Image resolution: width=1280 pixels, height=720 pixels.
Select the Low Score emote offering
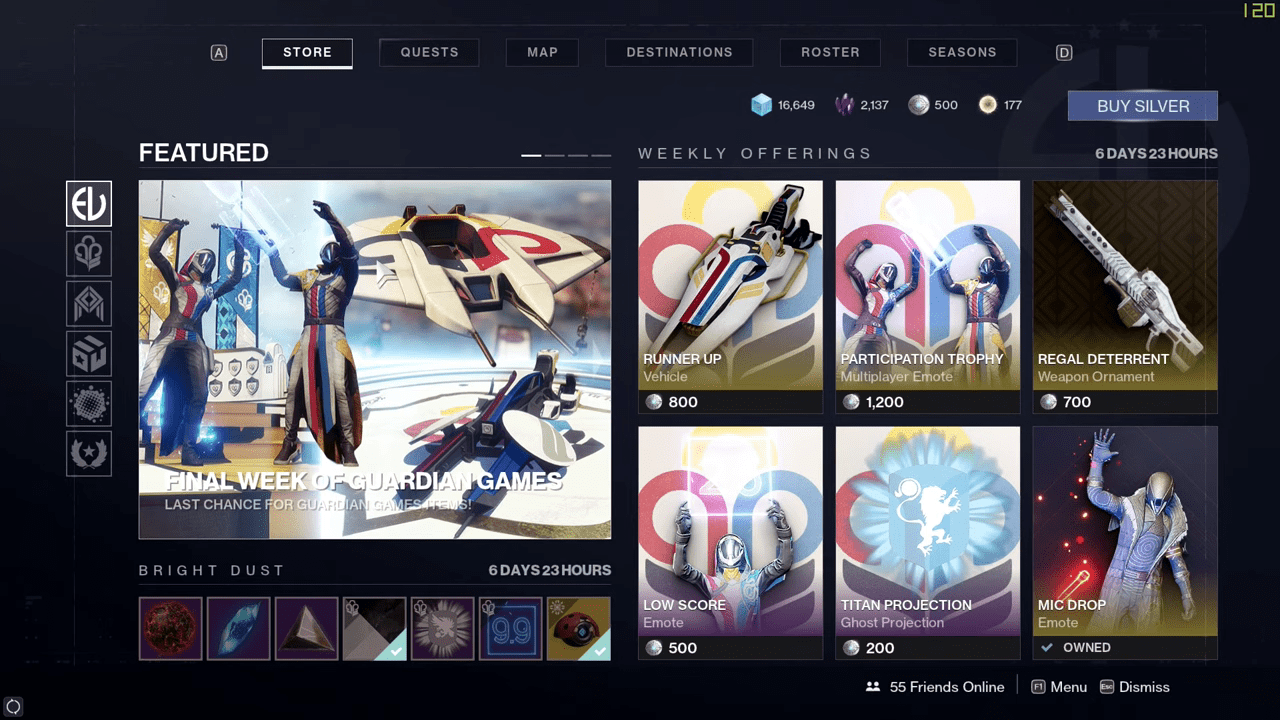(730, 542)
